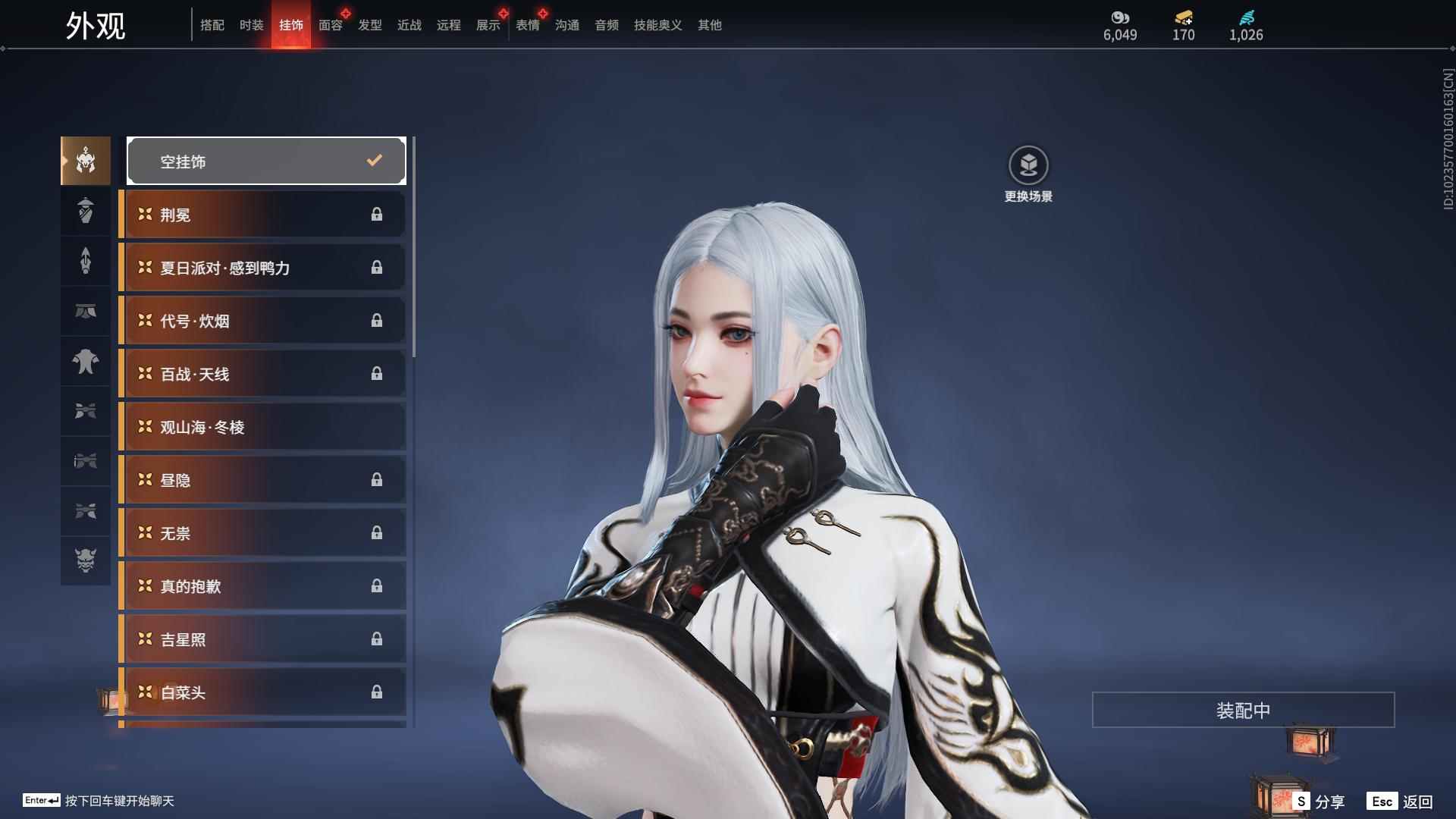
Task: Open the 分享 share option
Action: pyautogui.click(x=1319, y=802)
